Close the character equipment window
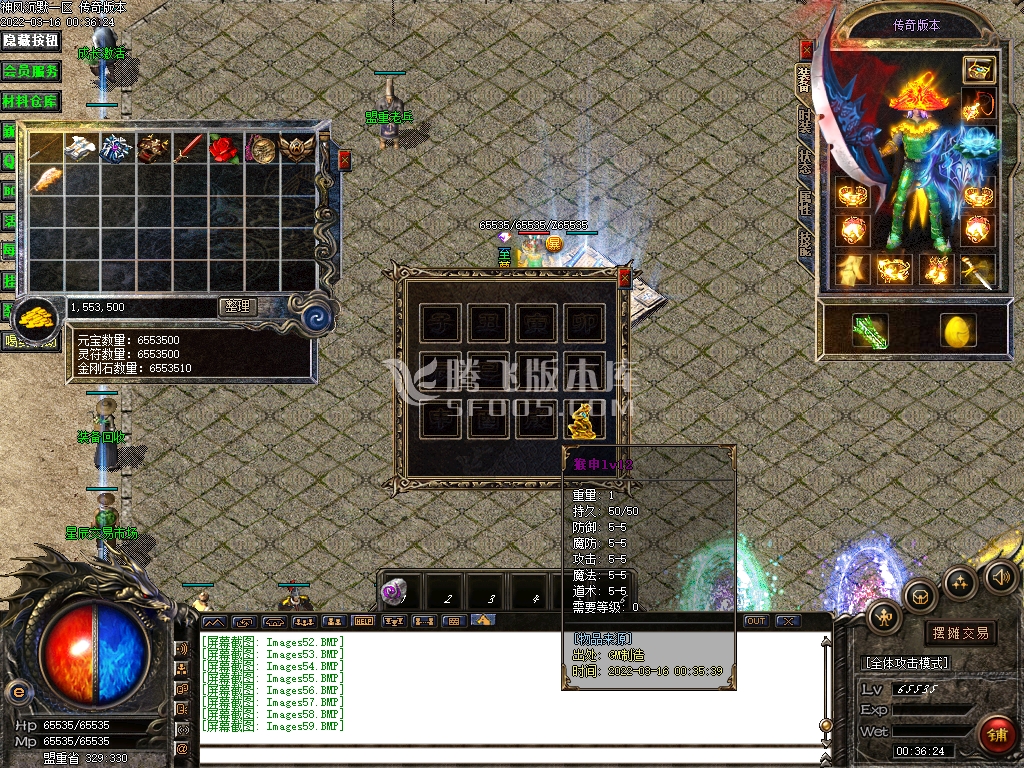The image size is (1024, 768). (x=806, y=50)
